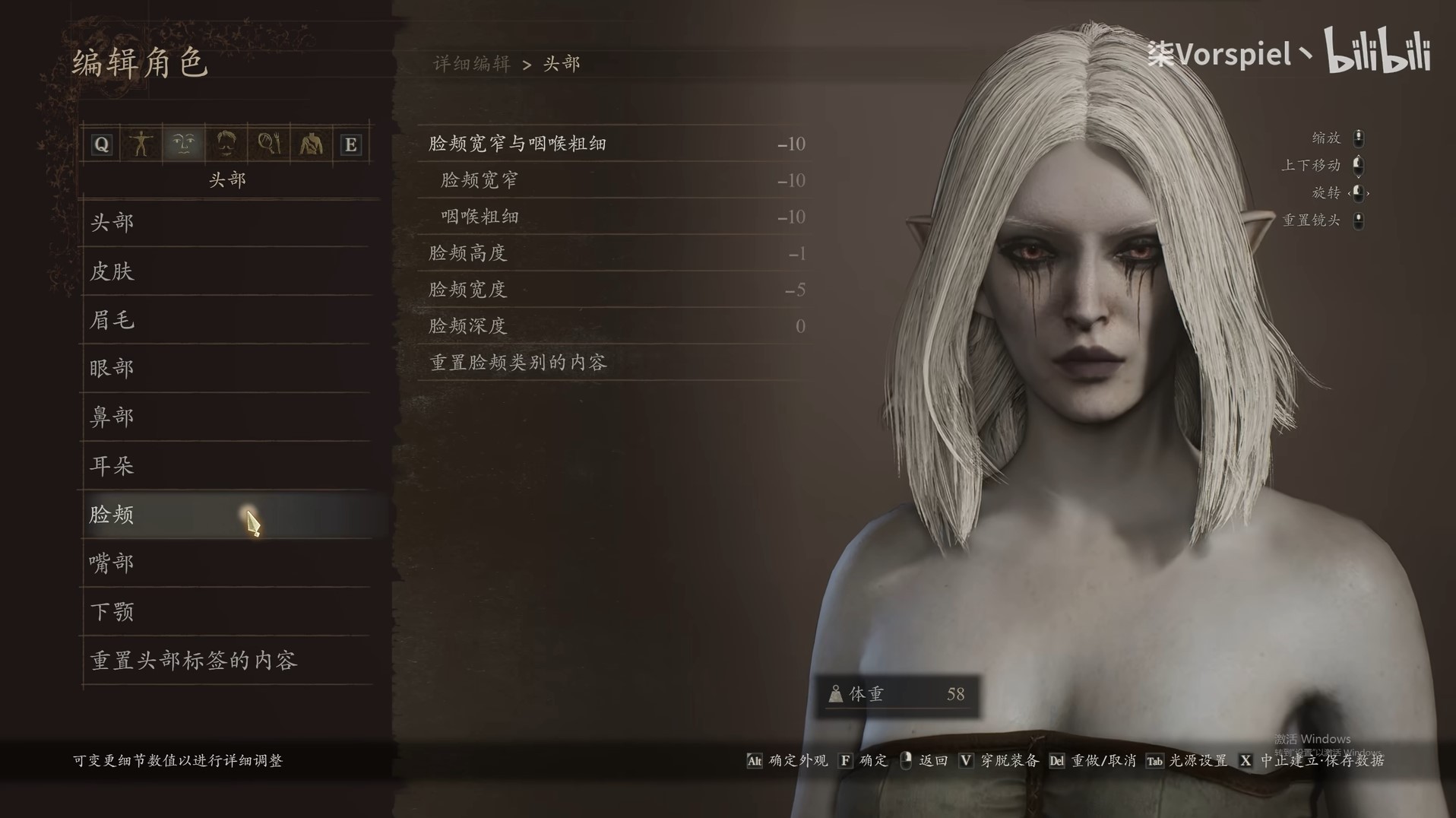Click 重置头部标签的内容 reset option
Image resolution: width=1456 pixels, height=818 pixels.
point(194,661)
